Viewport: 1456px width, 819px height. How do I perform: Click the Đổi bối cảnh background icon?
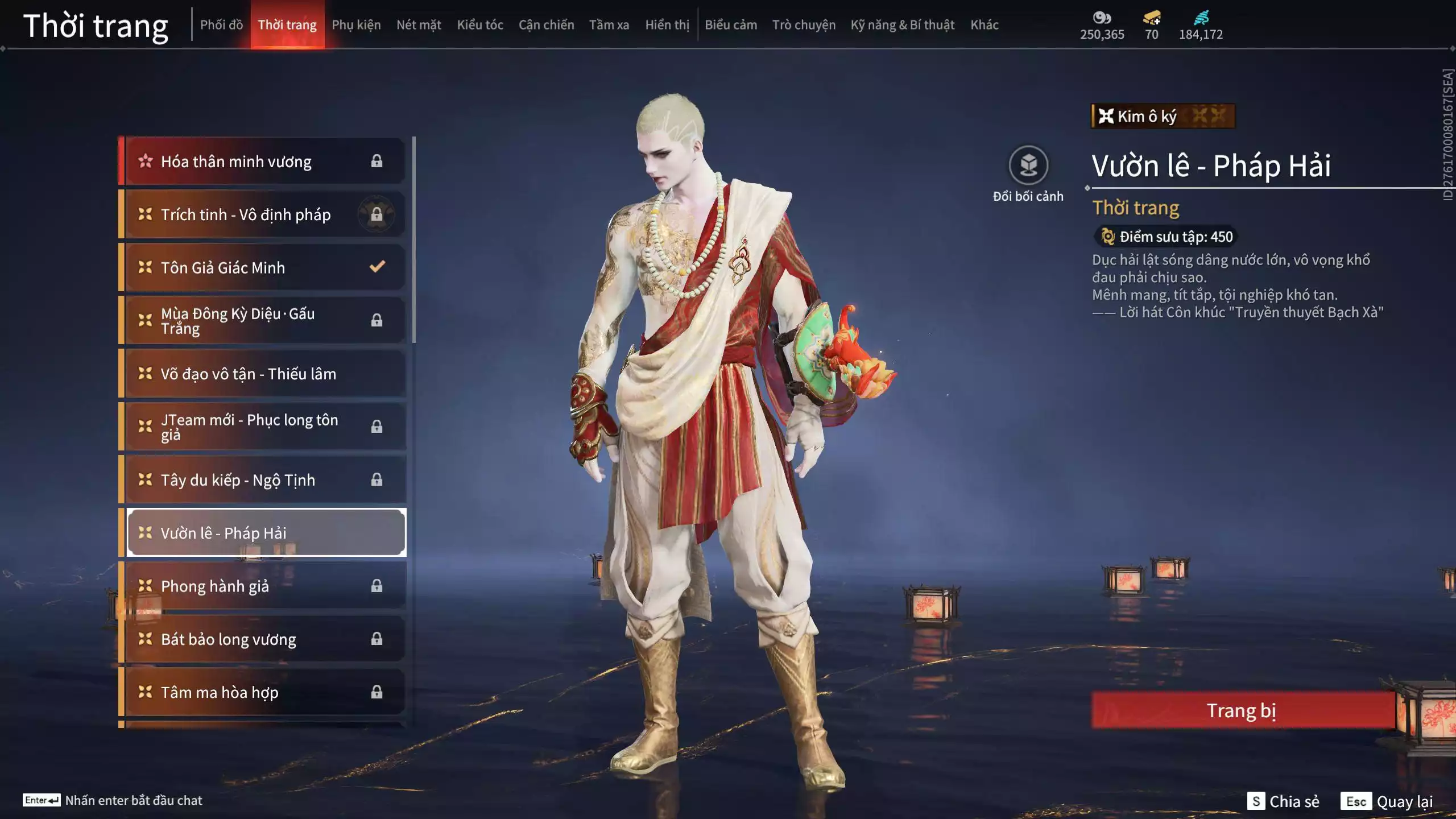pos(1028,166)
